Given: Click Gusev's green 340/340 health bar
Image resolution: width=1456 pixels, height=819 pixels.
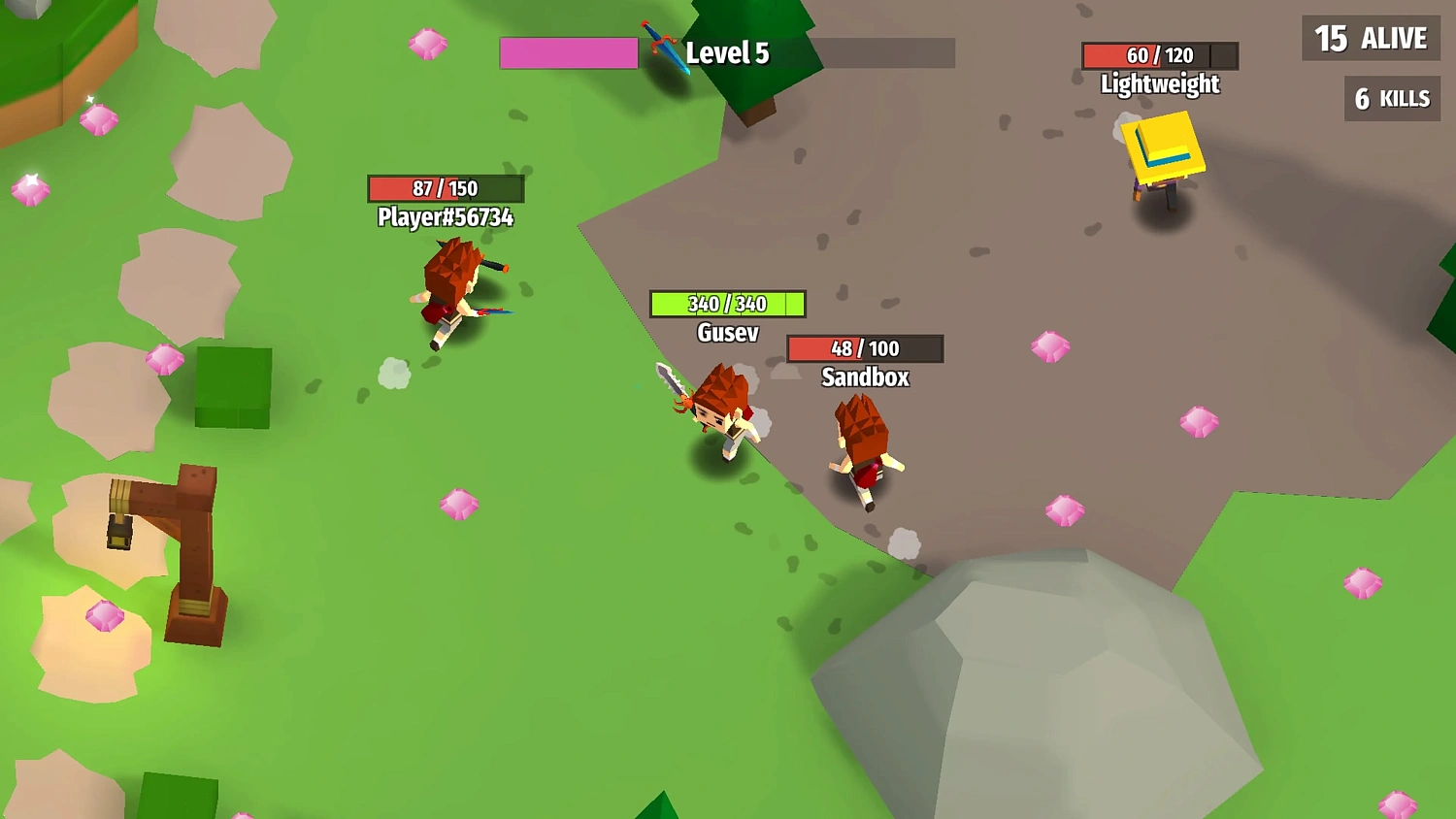Looking at the screenshot, I should pos(726,304).
